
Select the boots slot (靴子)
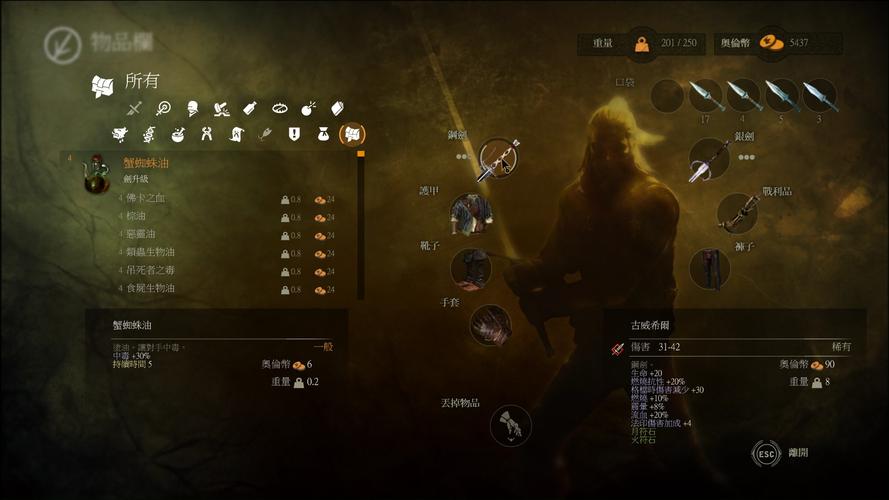click(x=470, y=269)
